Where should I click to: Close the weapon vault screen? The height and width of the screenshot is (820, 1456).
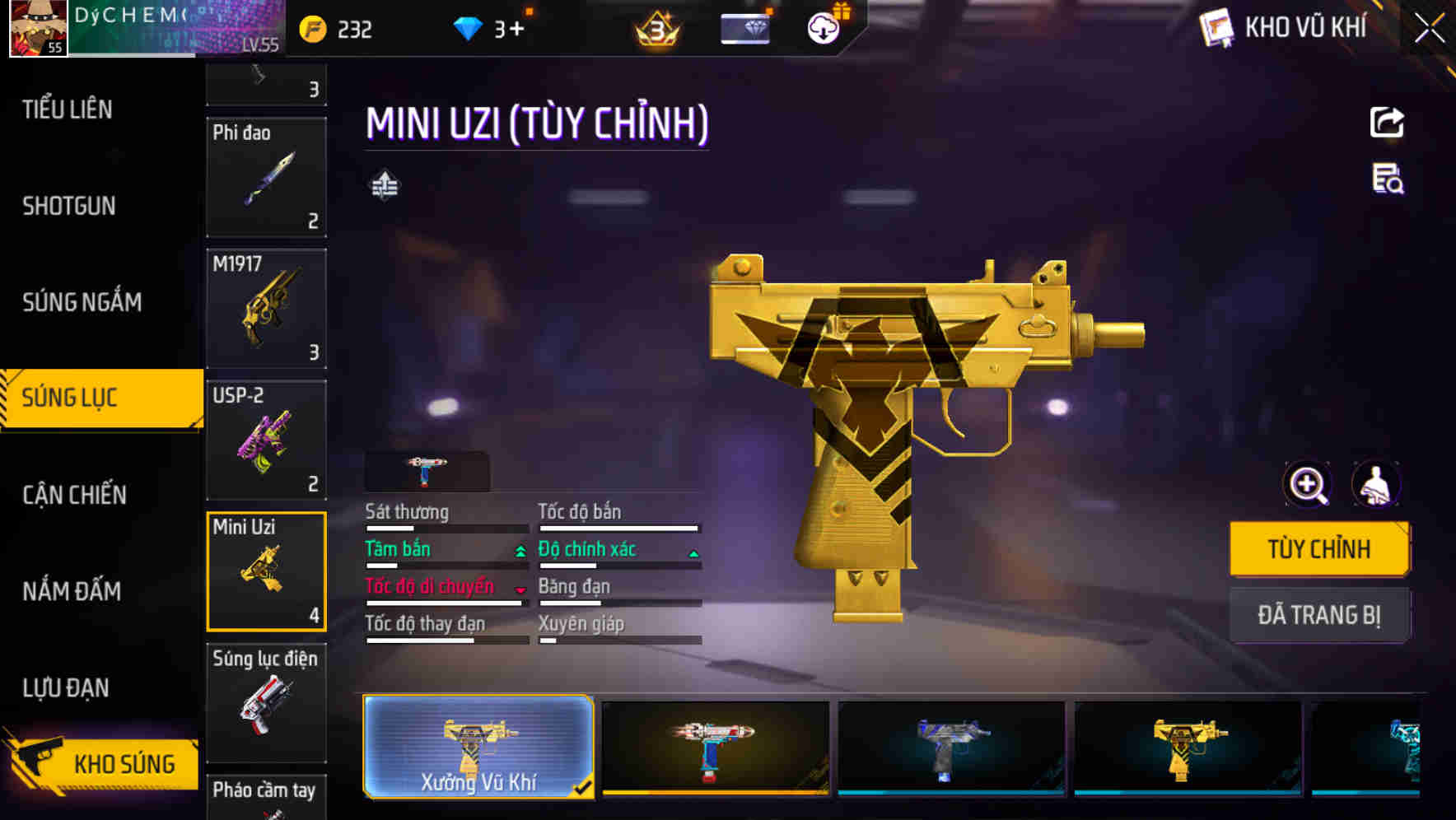[1429, 29]
